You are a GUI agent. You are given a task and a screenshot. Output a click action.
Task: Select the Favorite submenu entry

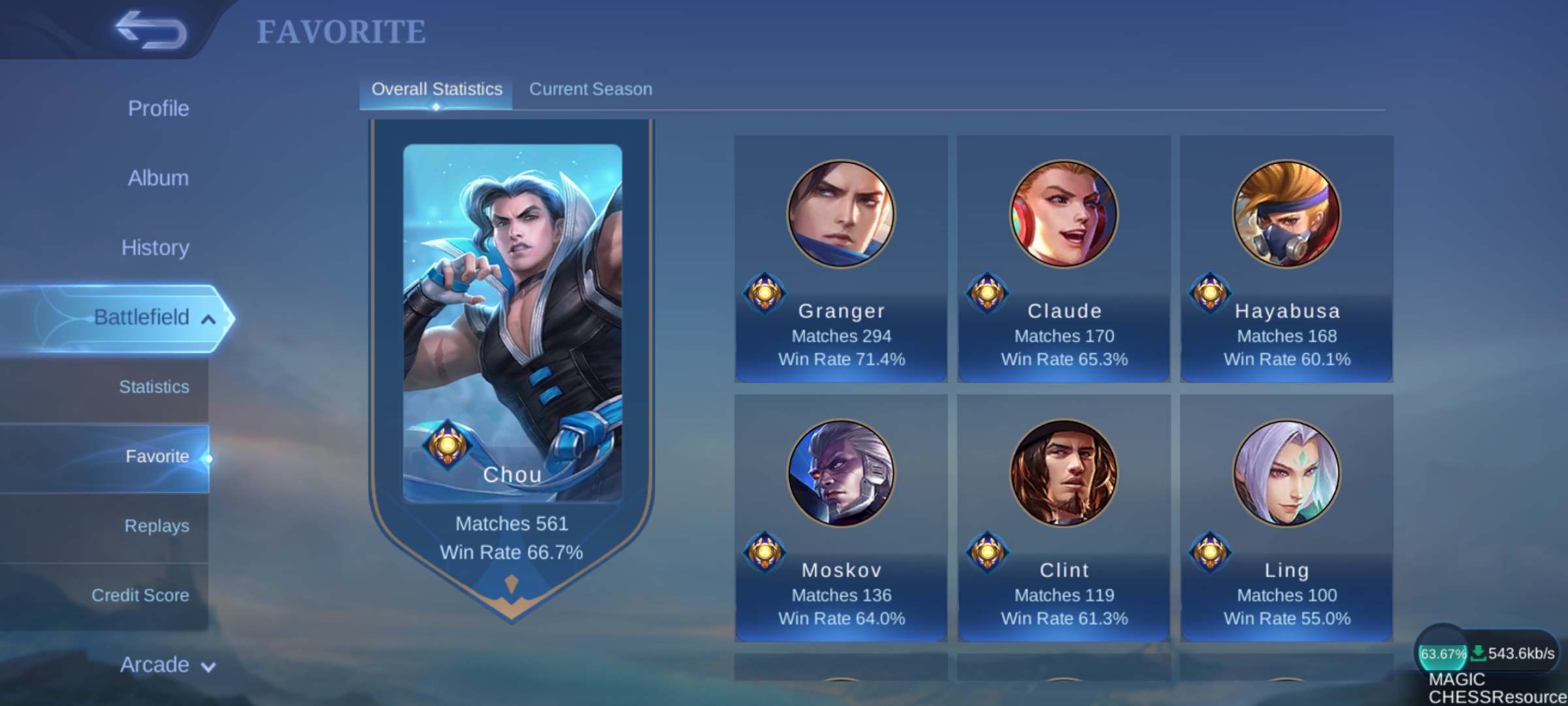pyautogui.click(x=157, y=456)
